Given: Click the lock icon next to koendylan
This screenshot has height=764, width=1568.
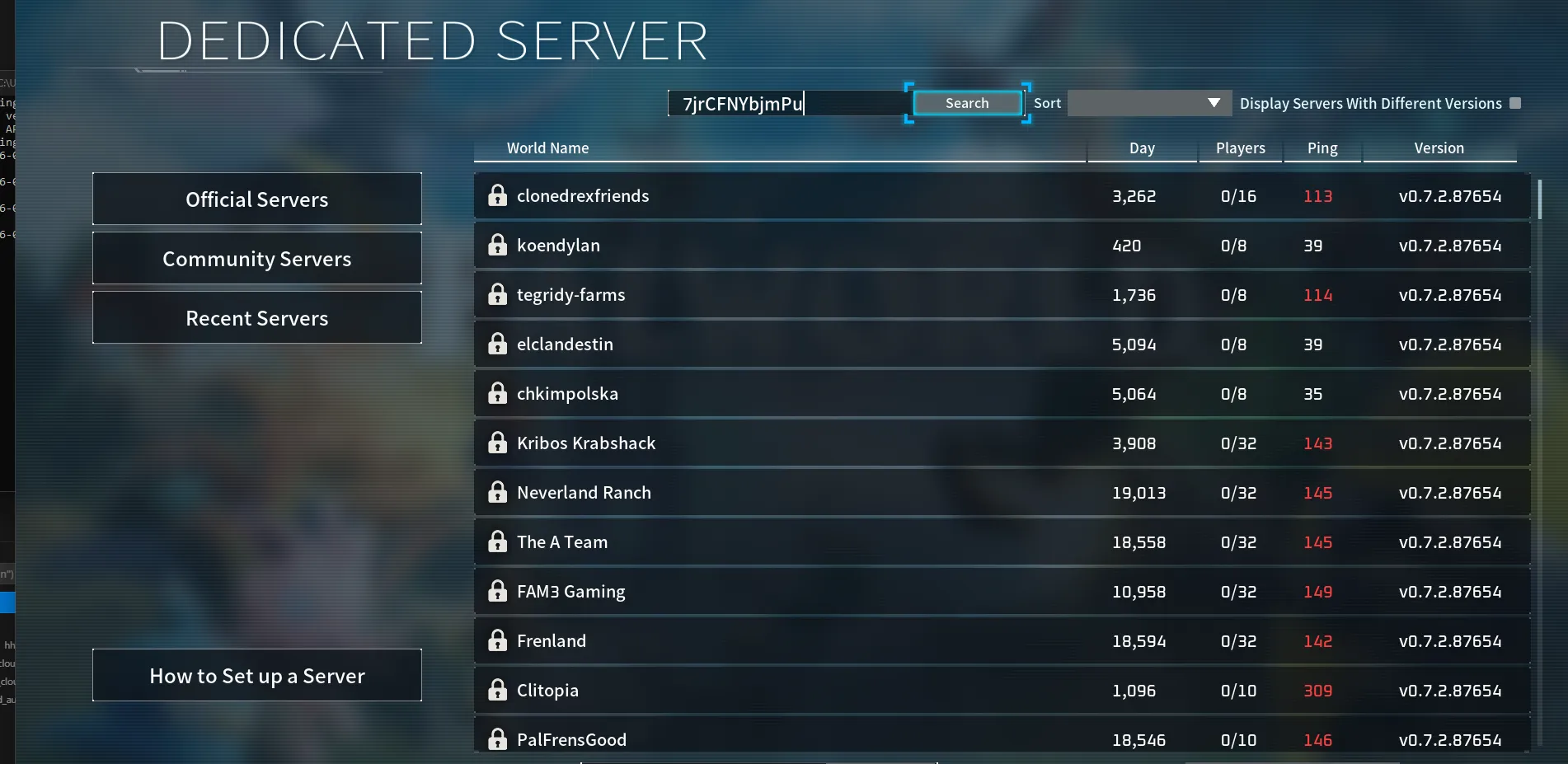Looking at the screenshot, I should [498, 245].
